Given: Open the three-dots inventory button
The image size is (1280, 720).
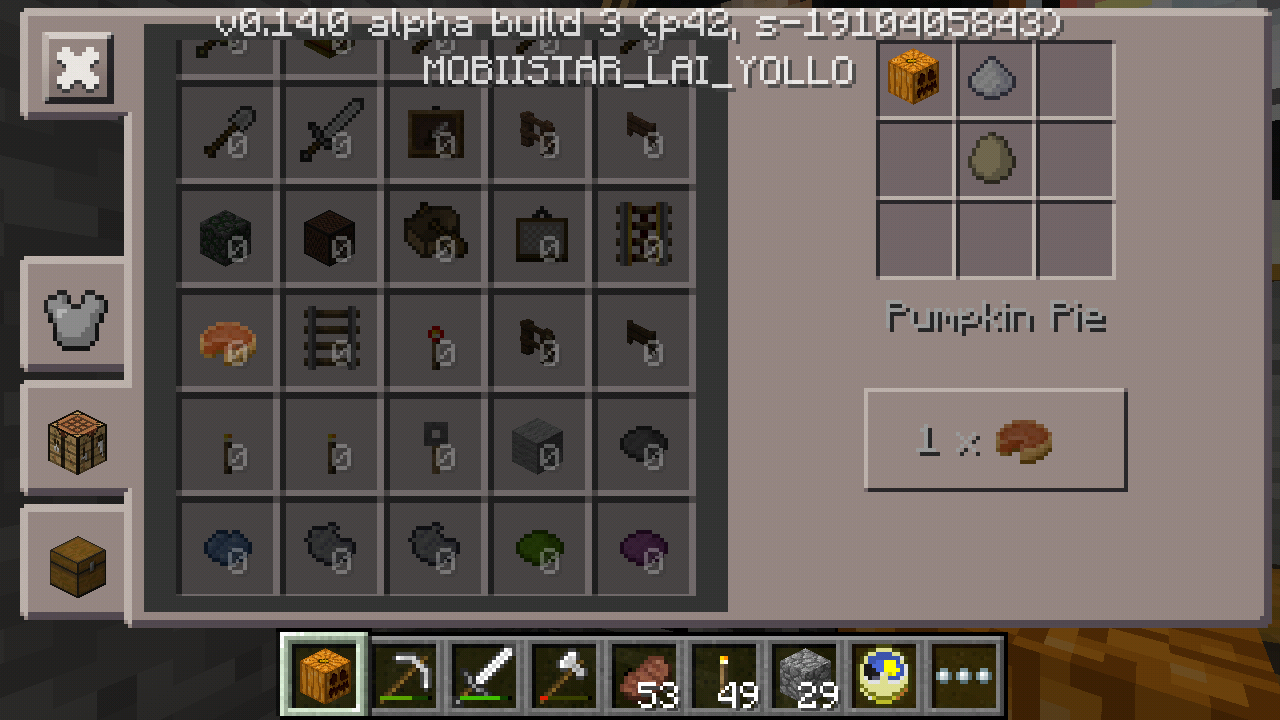Looking at the screenshot, I should [x=965, y=674].
